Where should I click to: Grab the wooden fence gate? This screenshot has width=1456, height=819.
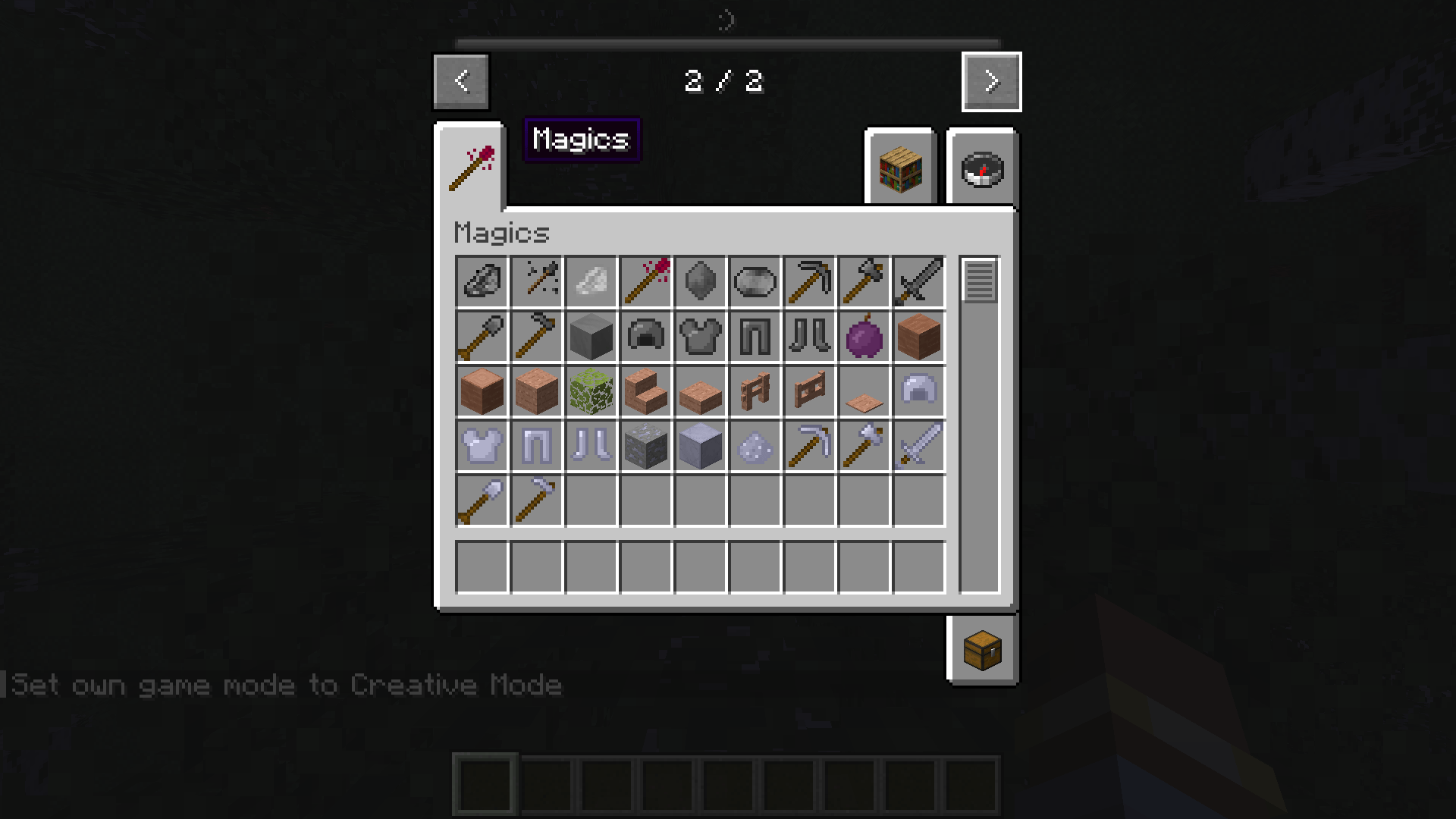(808, 391)
